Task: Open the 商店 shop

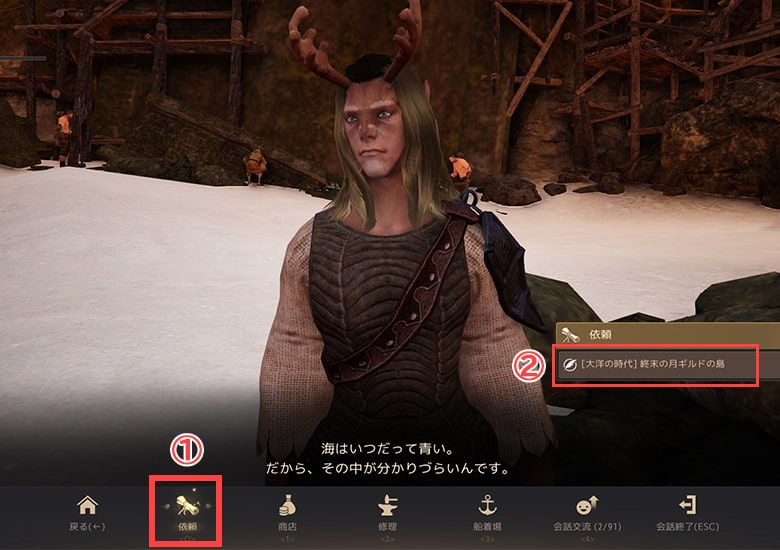Action: [287, 512]
